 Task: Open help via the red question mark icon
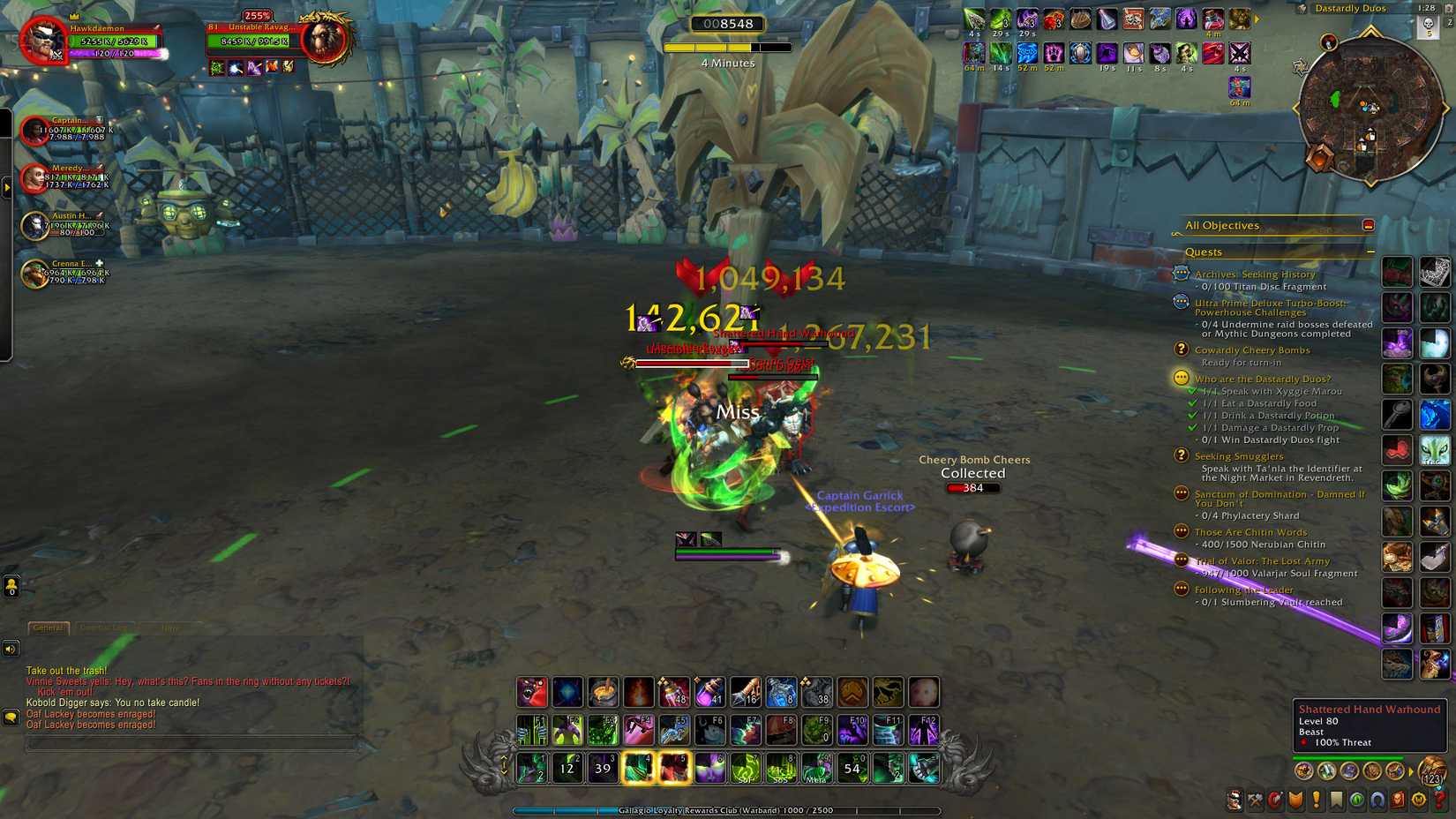tap(1438, 800)
